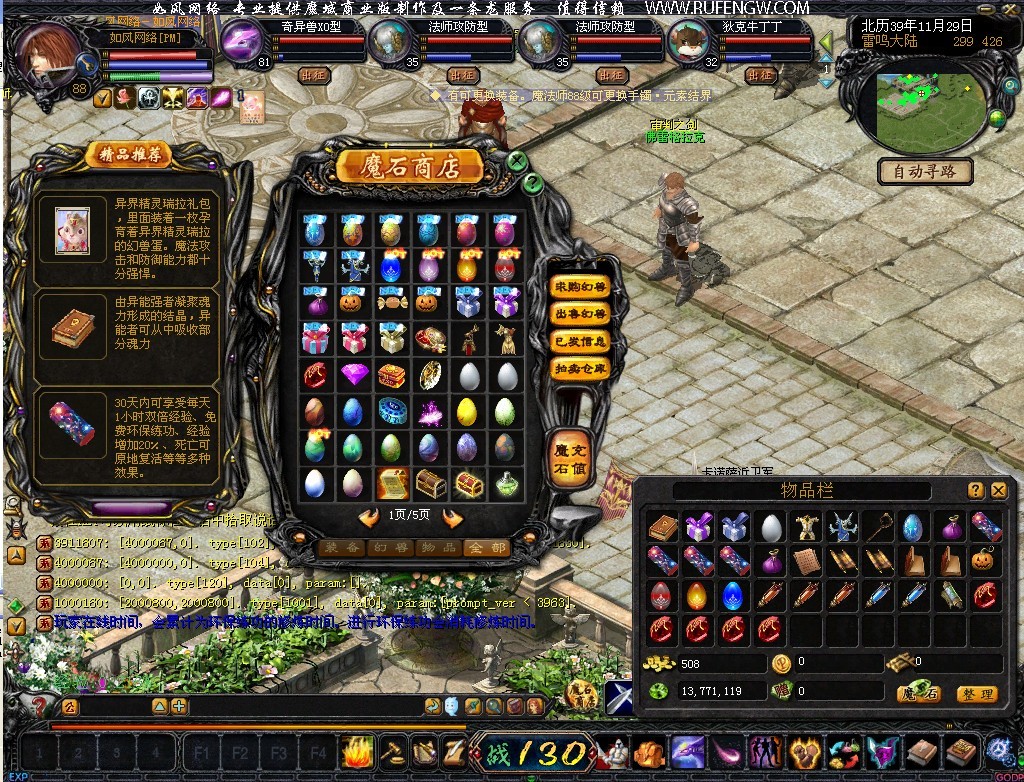Close the 魔石商店 shop window
1024x782 pixels.
517,160
